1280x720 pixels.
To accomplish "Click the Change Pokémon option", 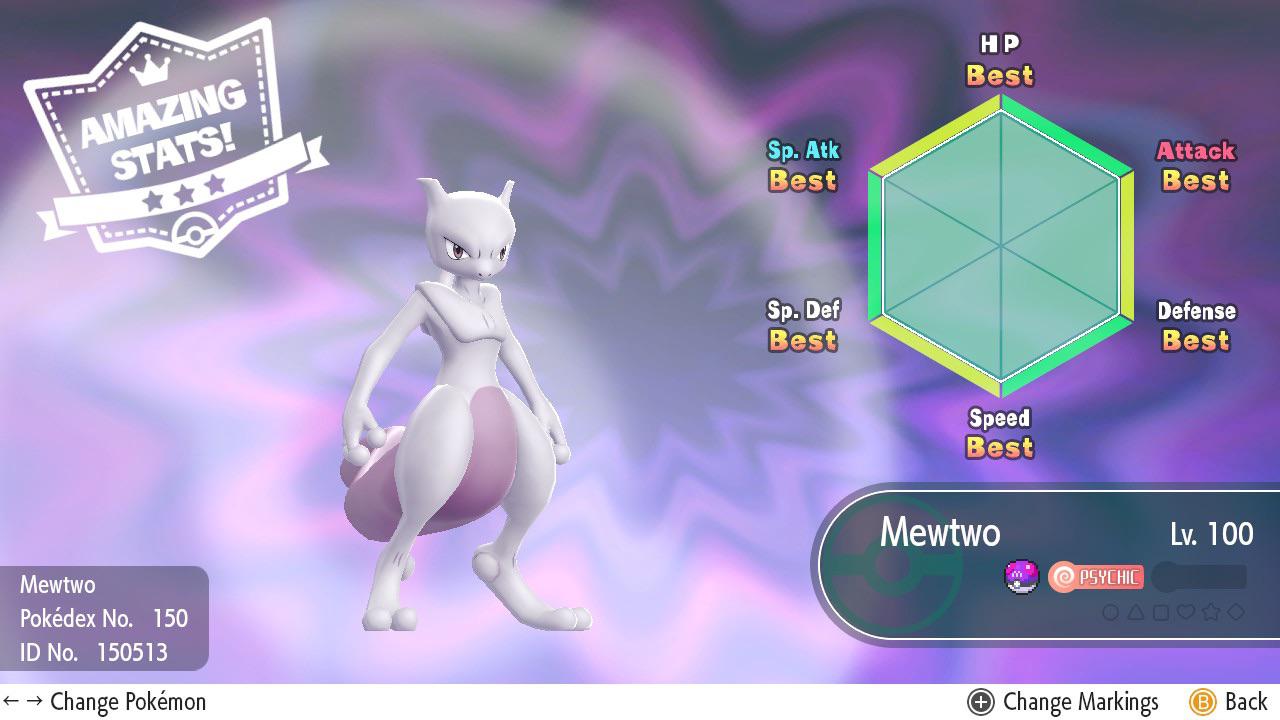I will click(x=128, y=702).
